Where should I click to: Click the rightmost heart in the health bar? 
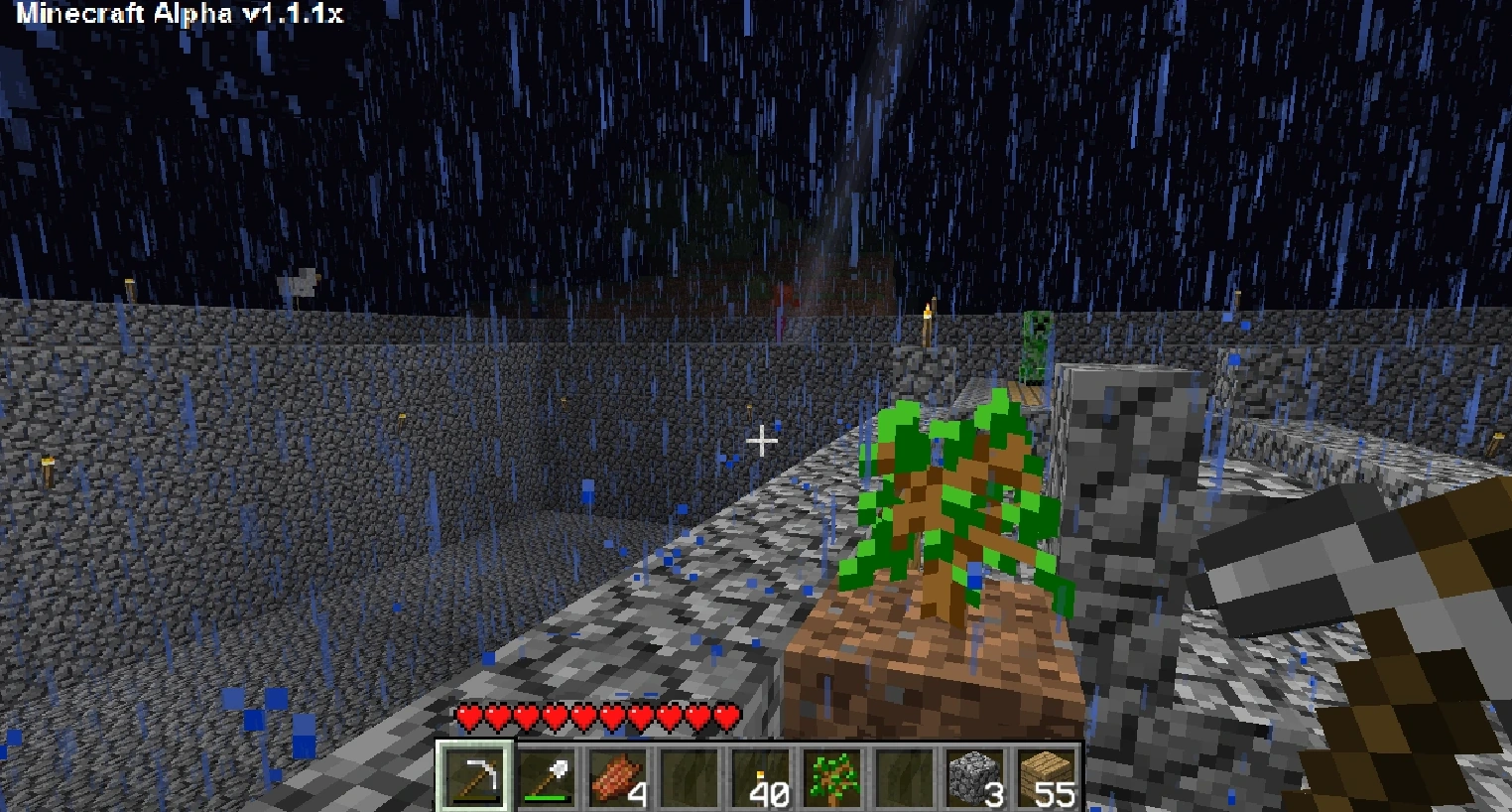(725, 714)
